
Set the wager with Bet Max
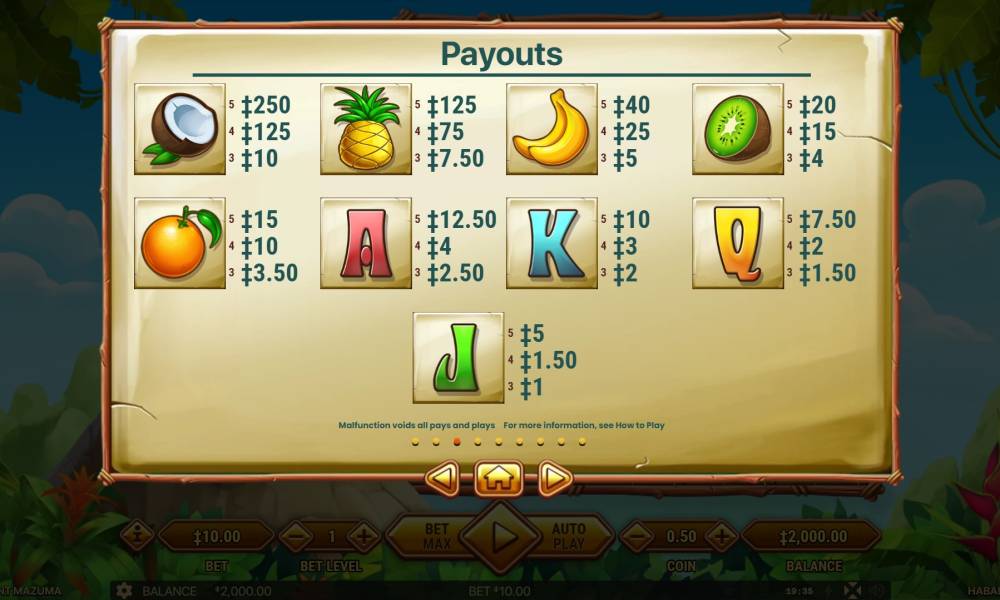[437, 537]
